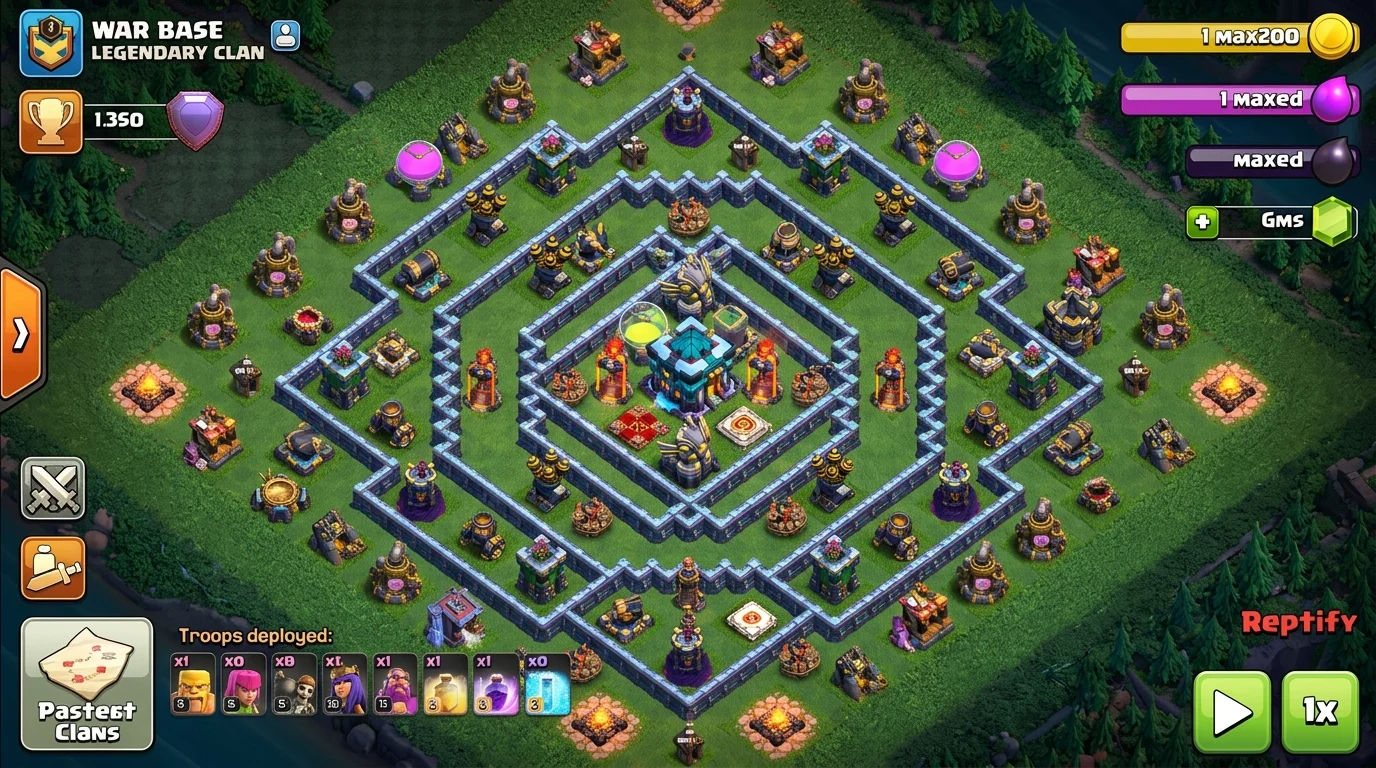Click the crossed swords surrender icon
The height and width of the screenshot is (768, 1376).
coord(51,487)
